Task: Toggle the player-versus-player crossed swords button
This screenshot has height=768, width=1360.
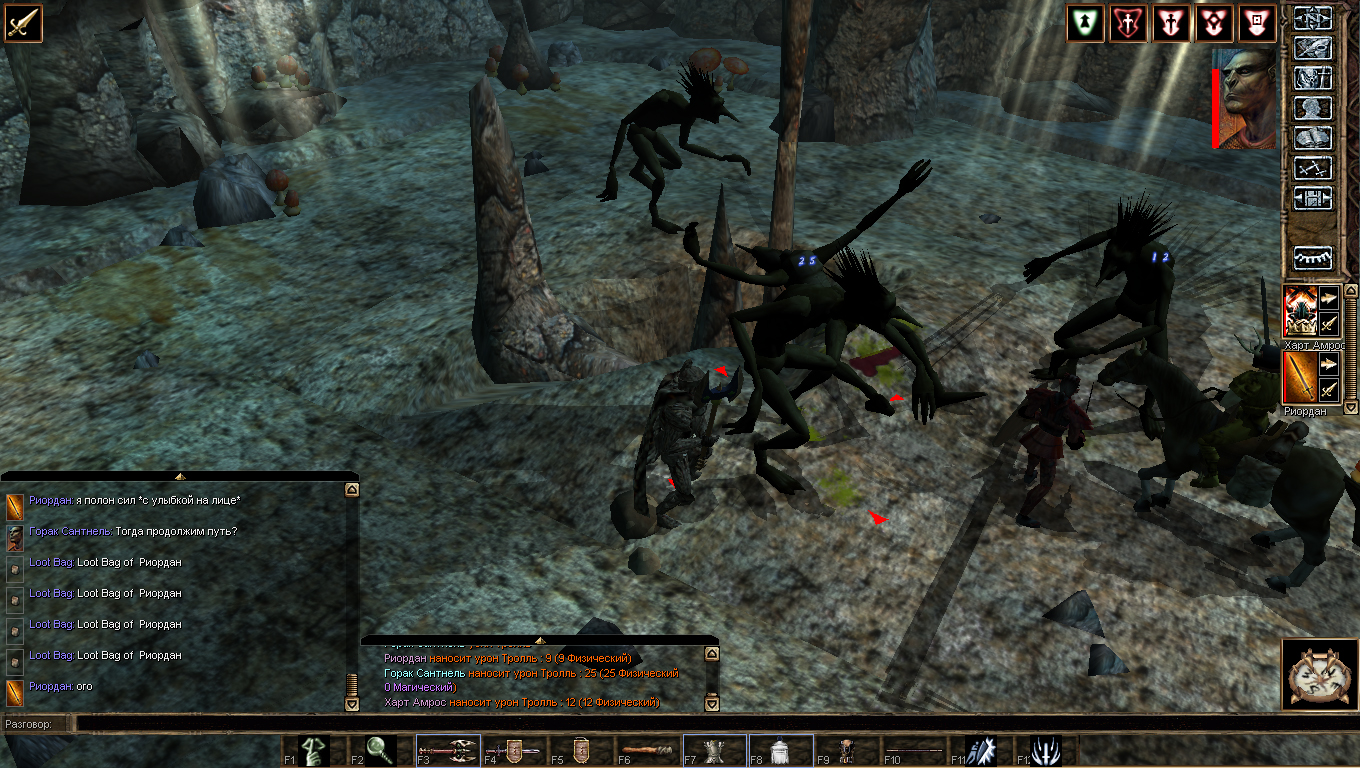Action: click(x=1313, y=168)
